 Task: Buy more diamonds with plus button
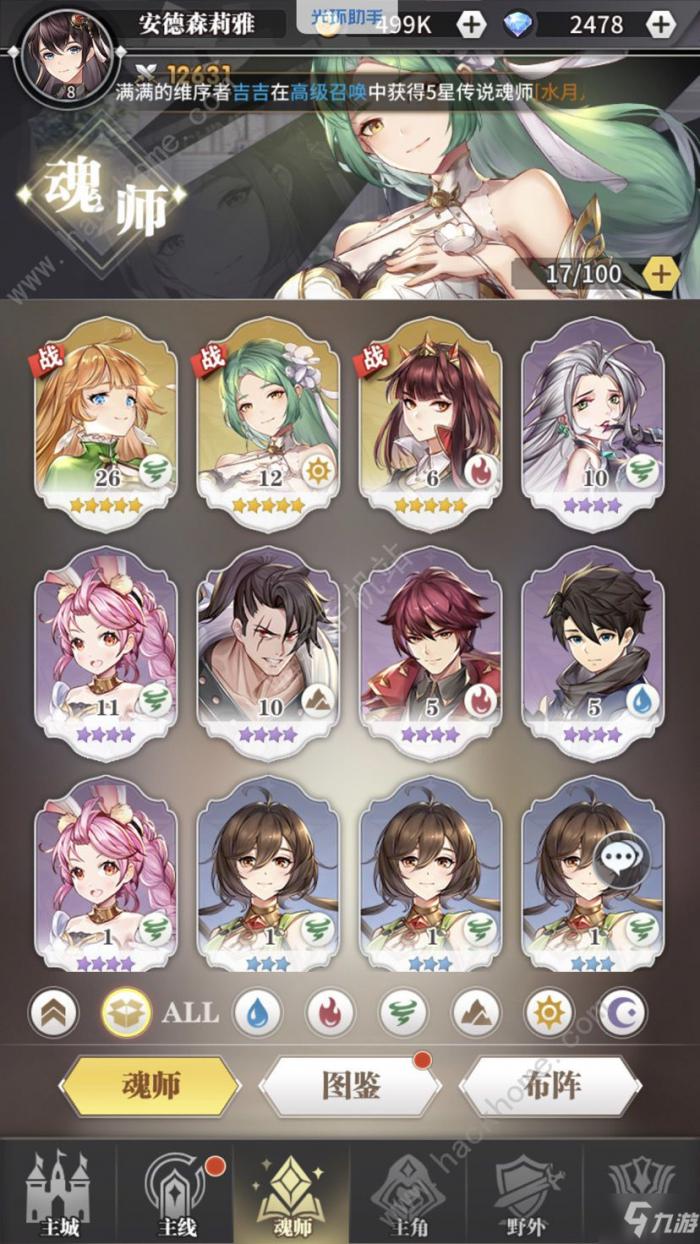click(660, 24)
